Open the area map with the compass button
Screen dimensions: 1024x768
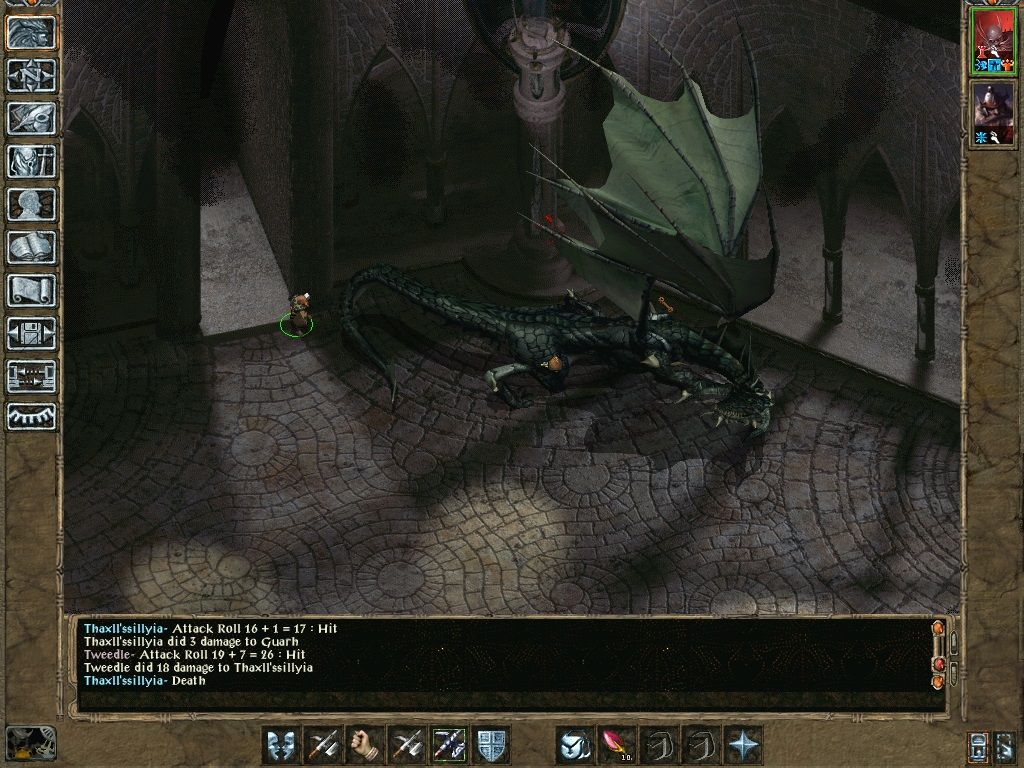tap(31, 75)
